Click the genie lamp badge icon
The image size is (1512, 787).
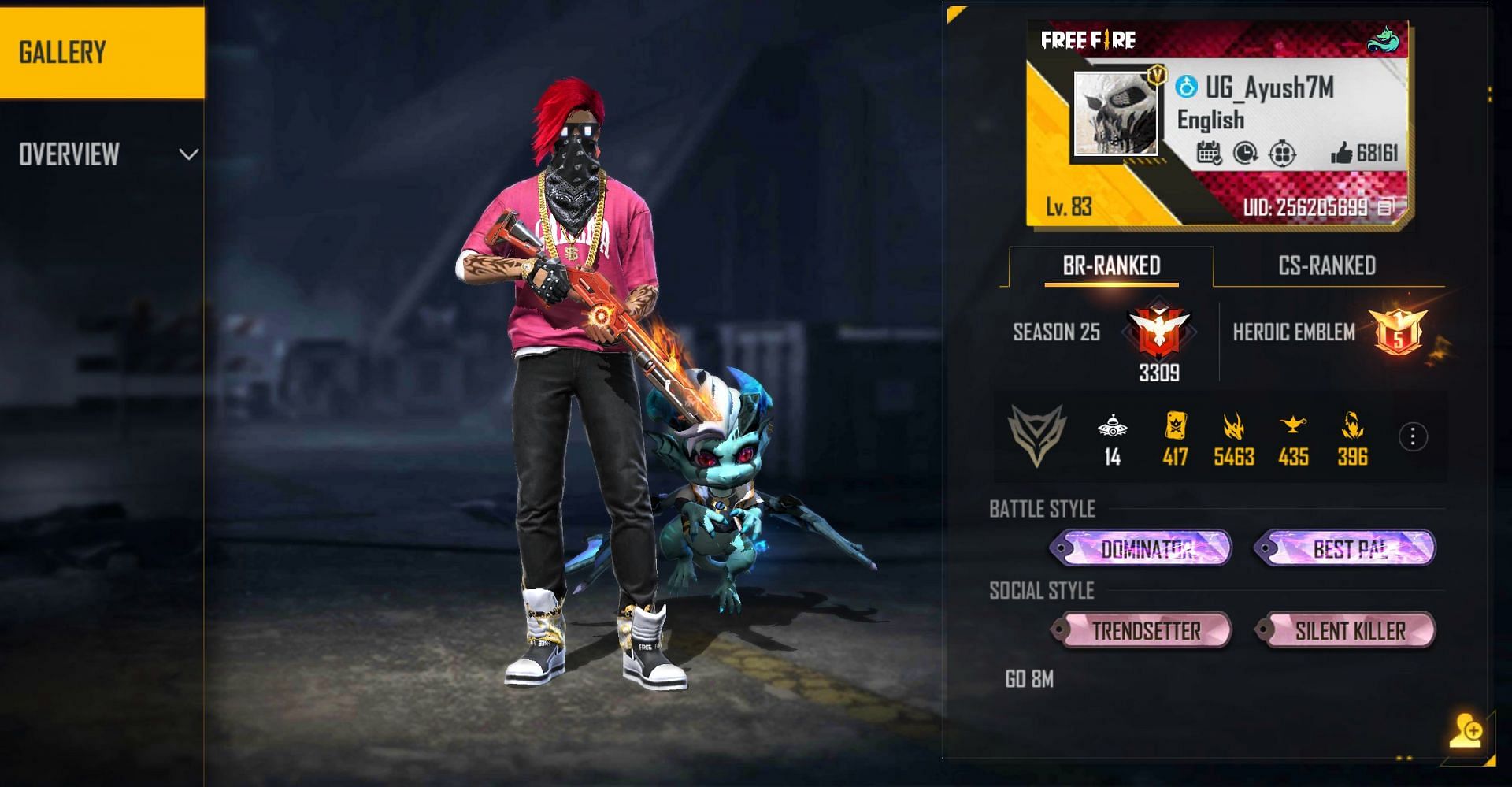(1293, 426)
